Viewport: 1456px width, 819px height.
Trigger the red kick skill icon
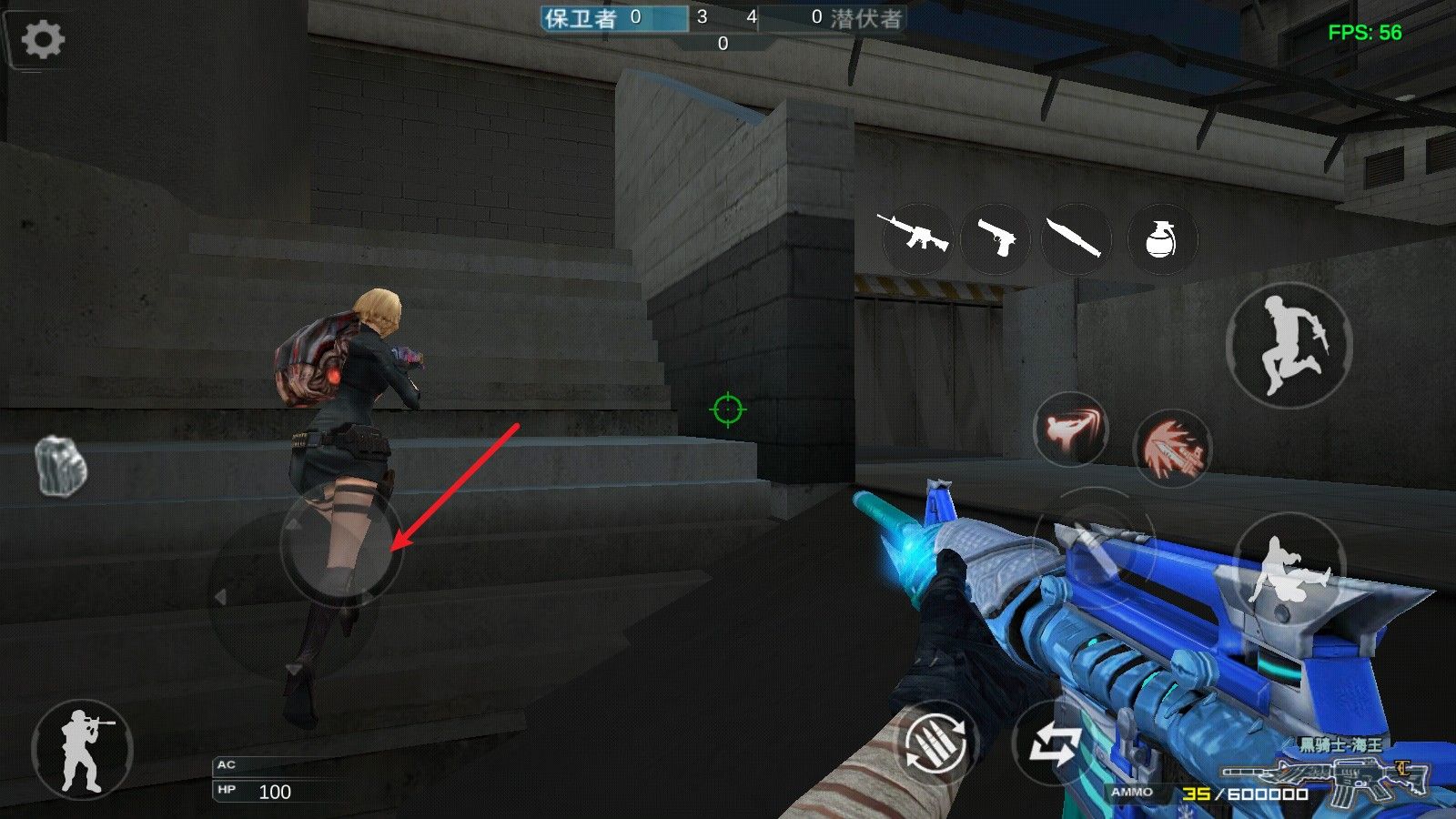point(1071,430)
